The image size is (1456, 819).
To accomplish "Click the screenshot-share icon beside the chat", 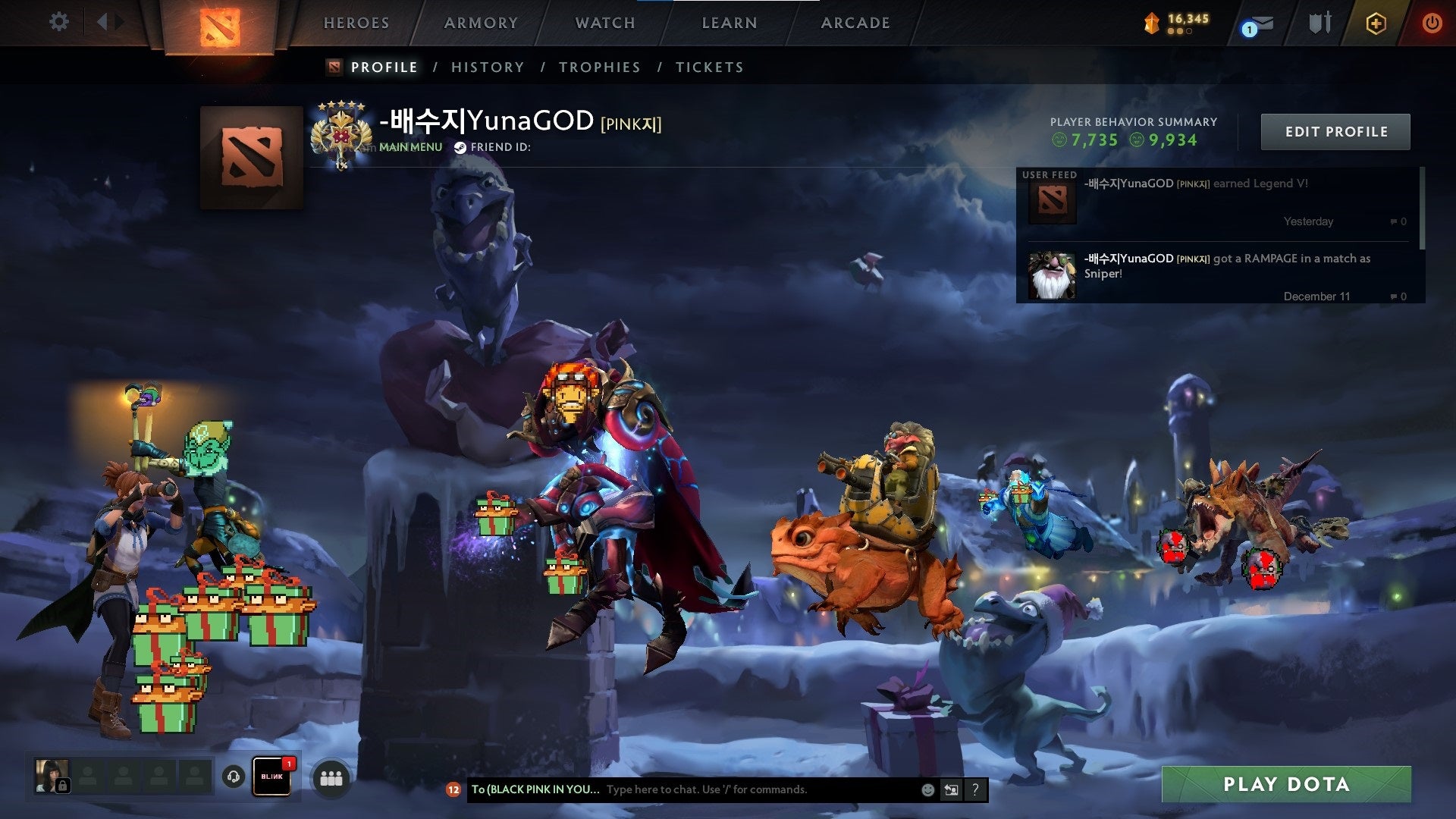I will (951, 789).
